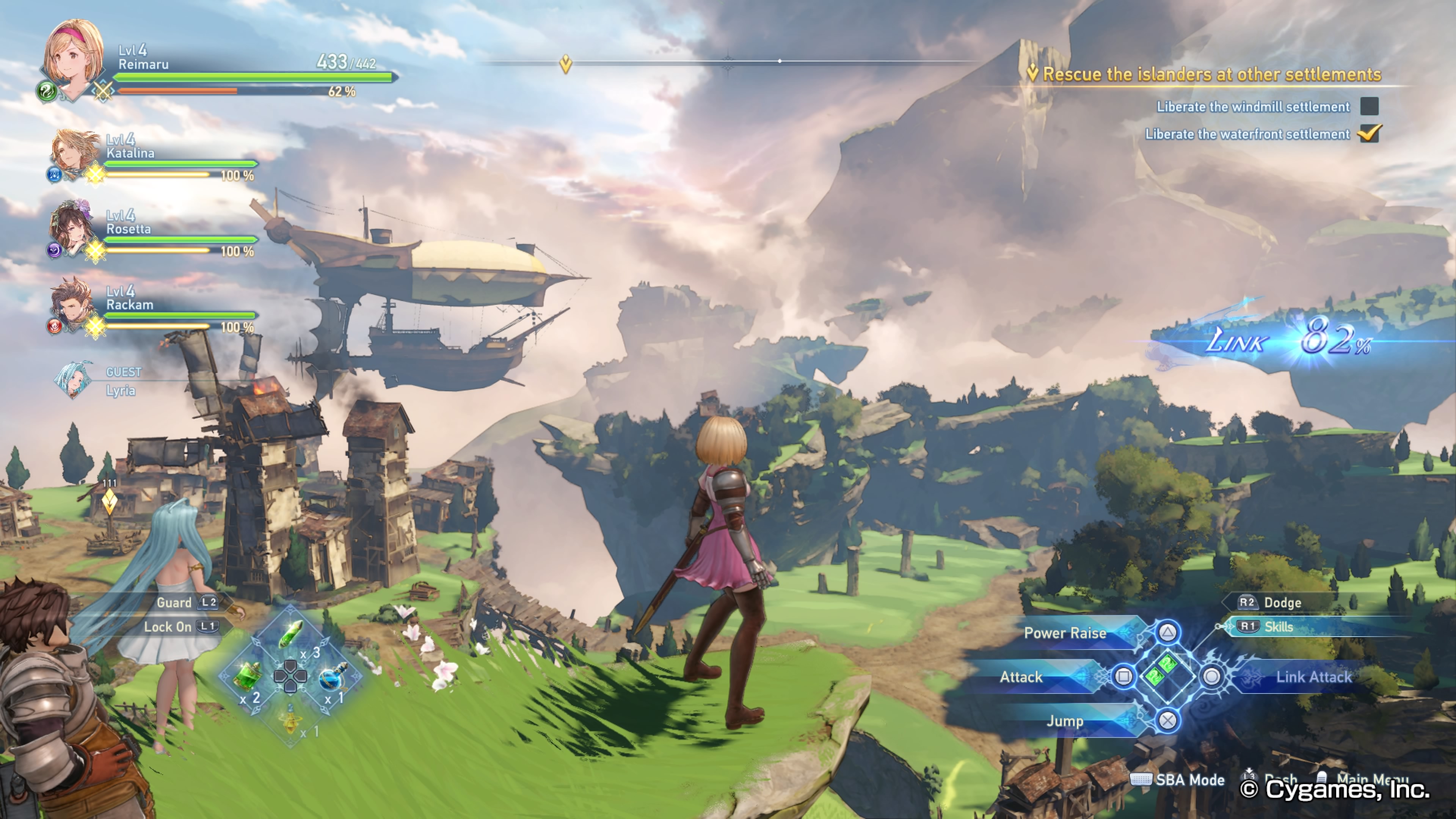1456x819 pixels.
Task: Activate the Link Attack action
Action: pyautogui.click(x=1312, y=676)
